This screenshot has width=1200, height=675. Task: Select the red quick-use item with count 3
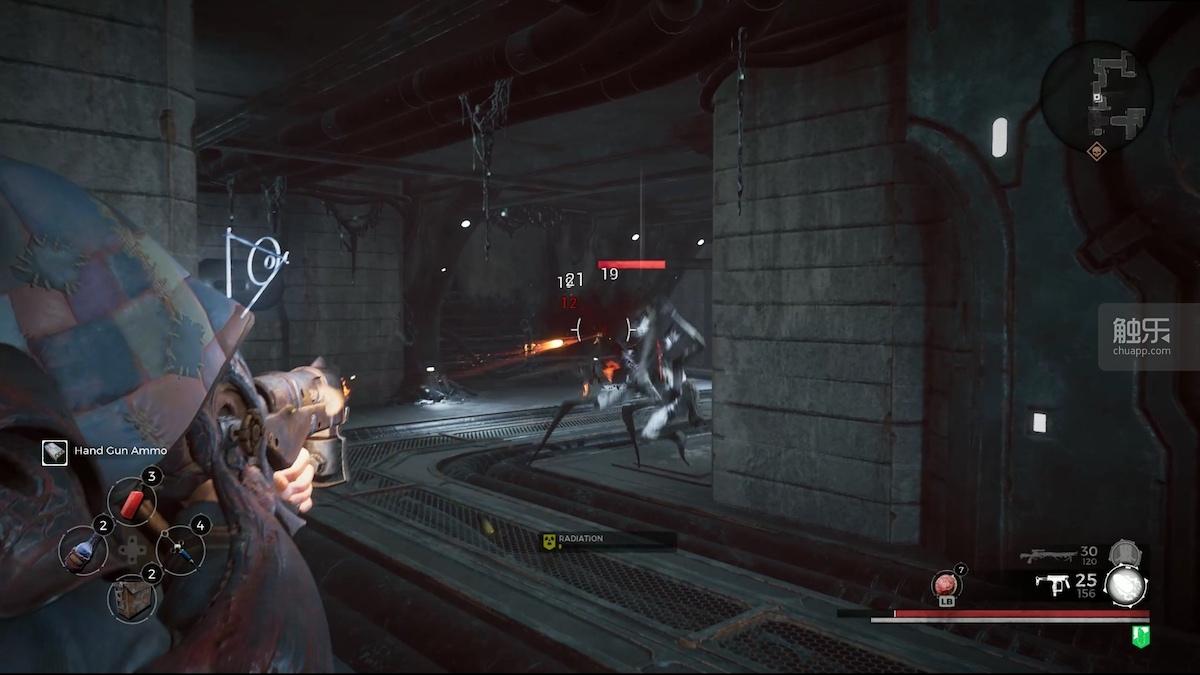click(131, 501)
